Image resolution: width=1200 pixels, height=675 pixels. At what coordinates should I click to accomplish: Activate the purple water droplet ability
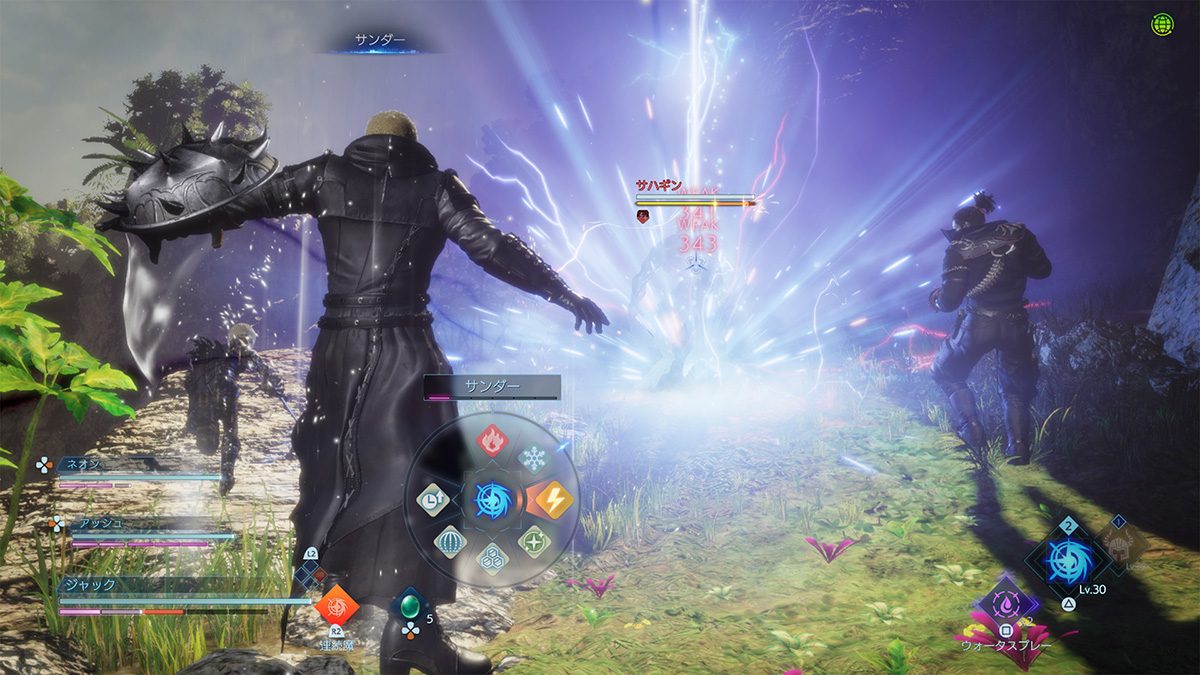1006,604
